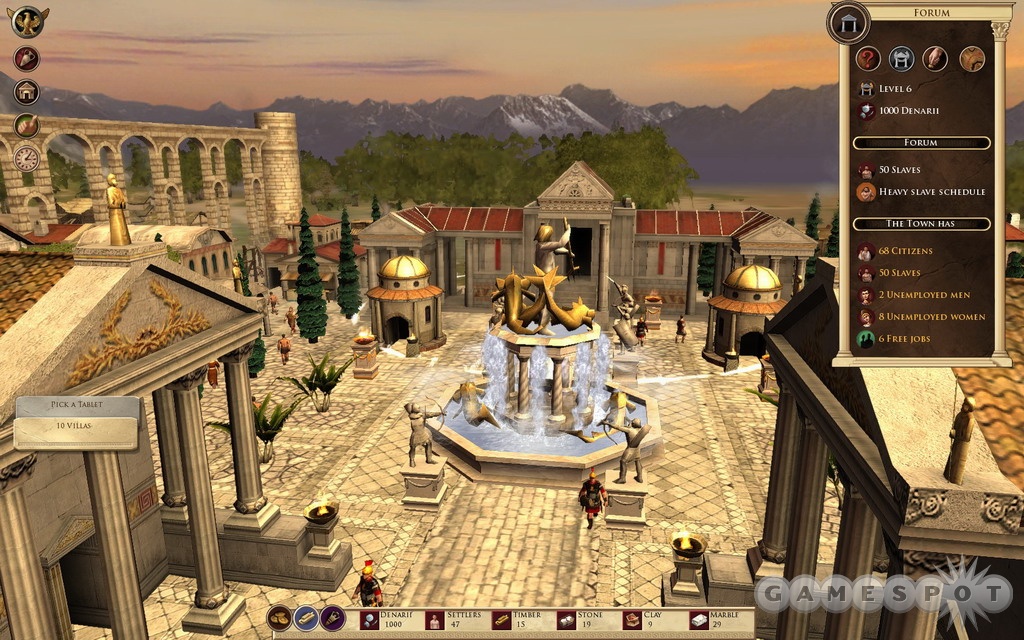Click the amphora icon button

point(26,58)
